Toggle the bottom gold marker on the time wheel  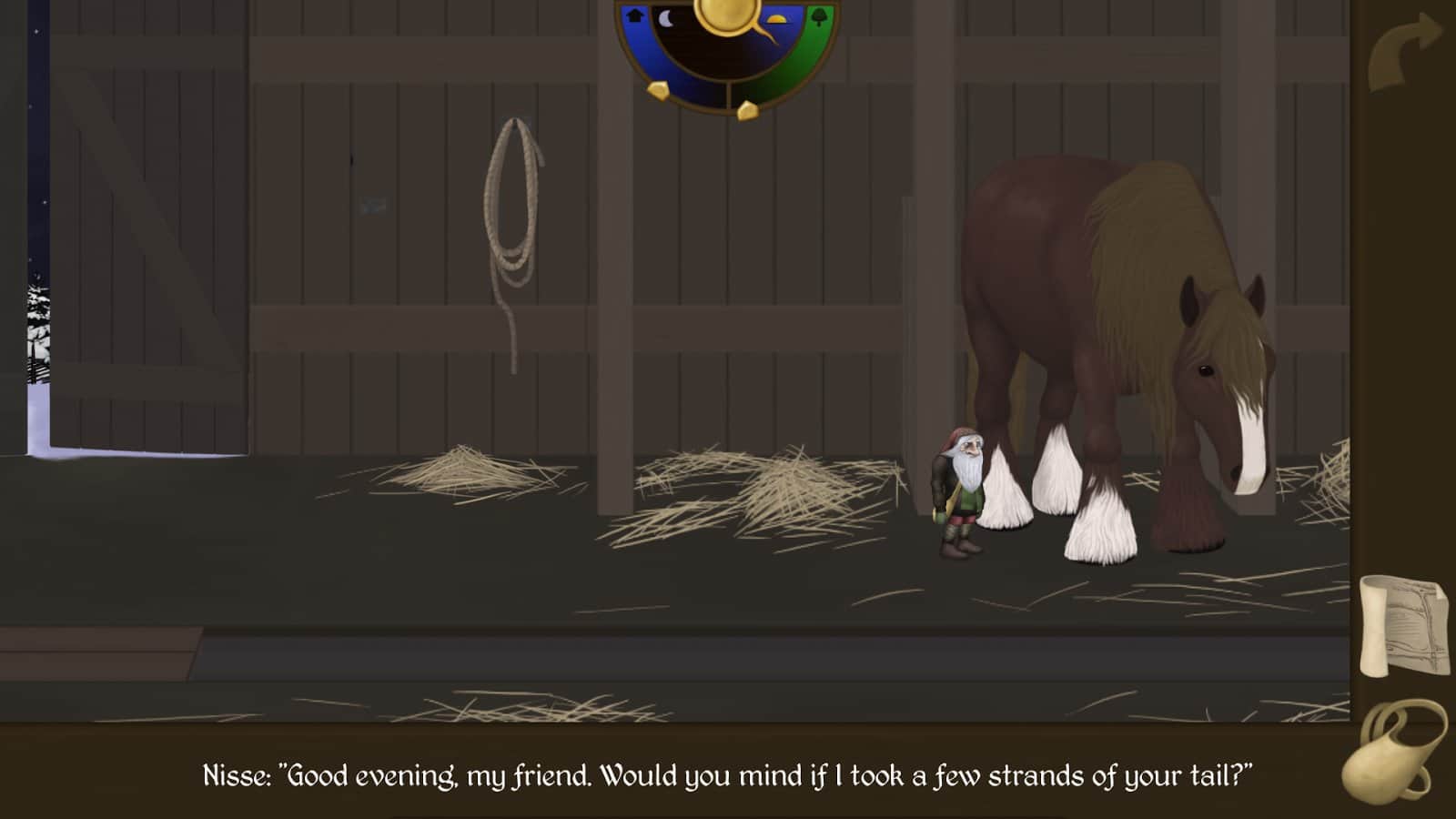pyautogui.click(x=748, y=111)
